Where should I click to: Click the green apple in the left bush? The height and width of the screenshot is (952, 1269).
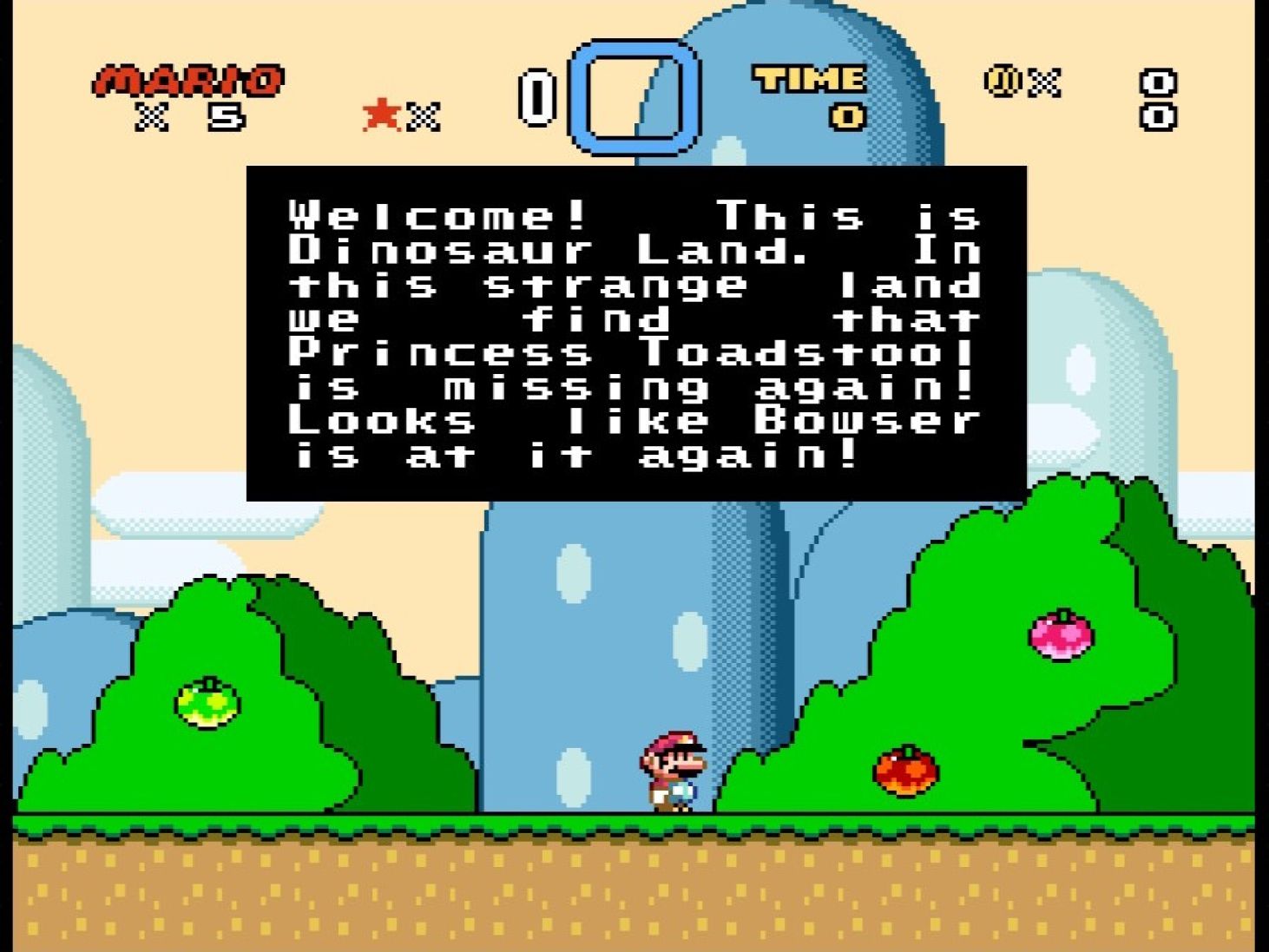point(208,703)
